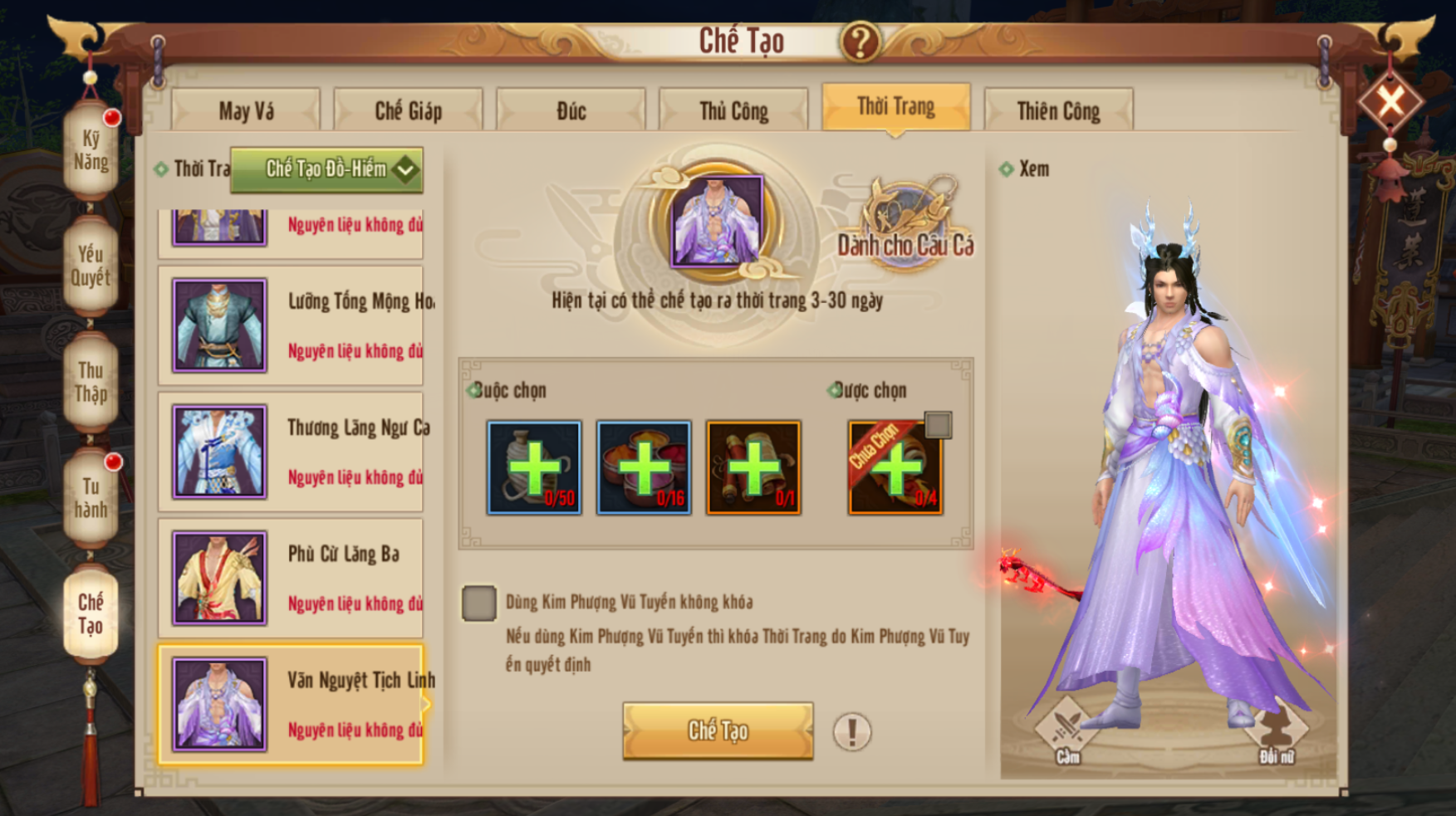
Task: Switch to the May Vá tab
Action: [x=246, y=110]
